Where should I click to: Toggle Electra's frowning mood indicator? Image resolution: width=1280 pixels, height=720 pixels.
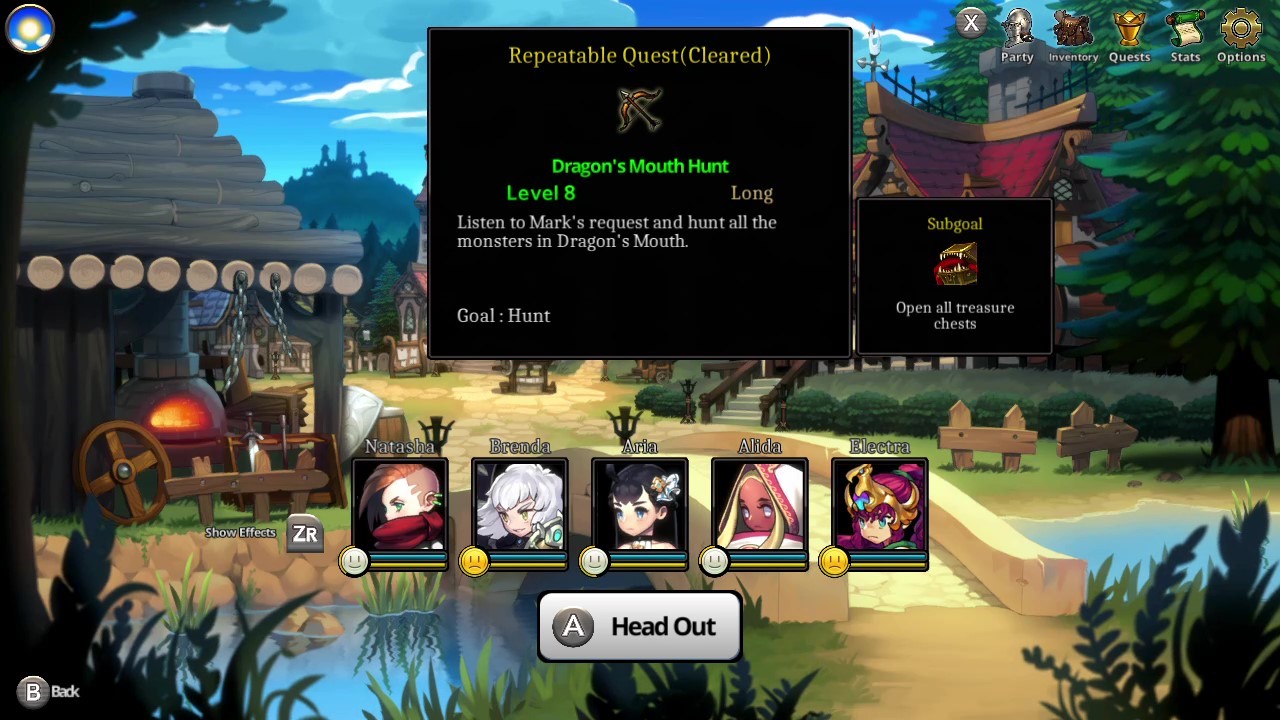click(x=834, y=561)
